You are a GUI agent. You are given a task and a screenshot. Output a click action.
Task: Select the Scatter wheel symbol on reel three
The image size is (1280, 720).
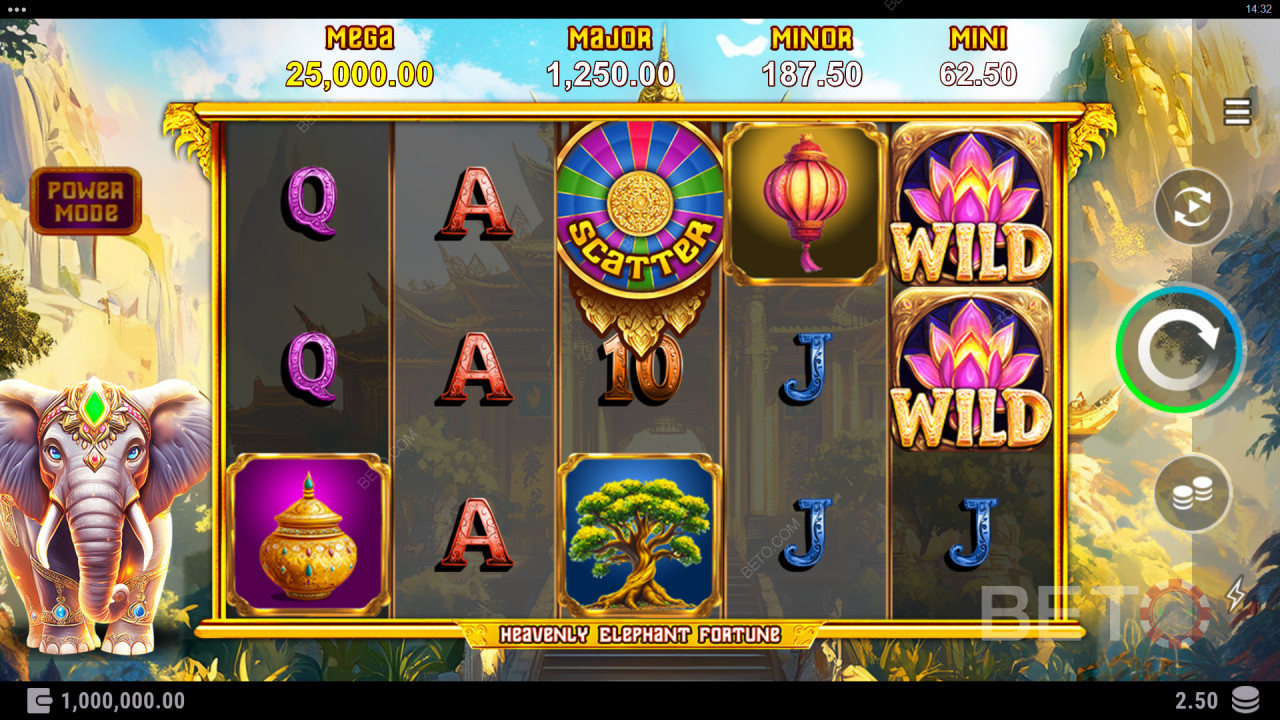click(x=638, y=200)
